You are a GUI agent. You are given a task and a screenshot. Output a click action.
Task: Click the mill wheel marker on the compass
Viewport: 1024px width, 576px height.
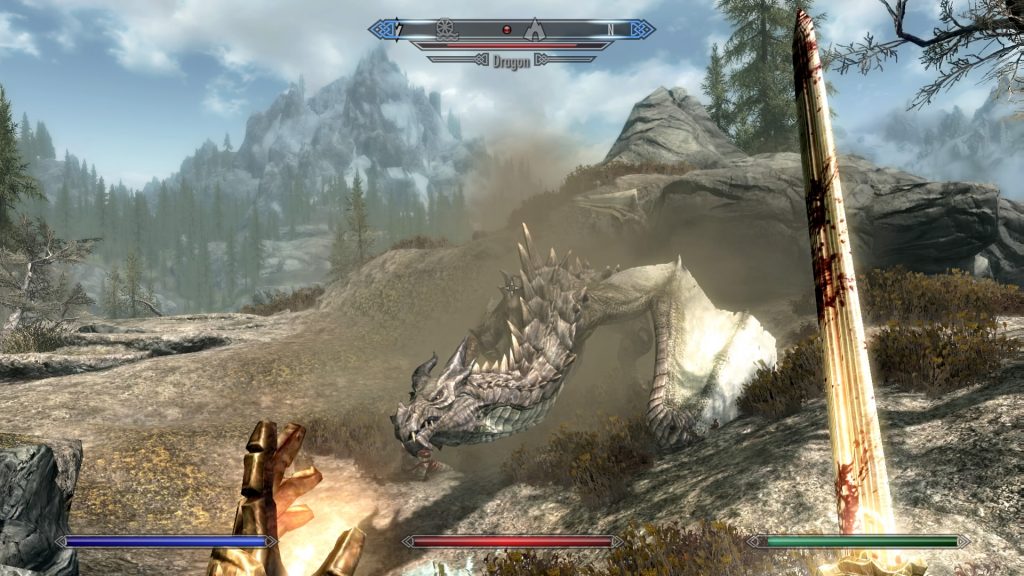coord(446,28)
